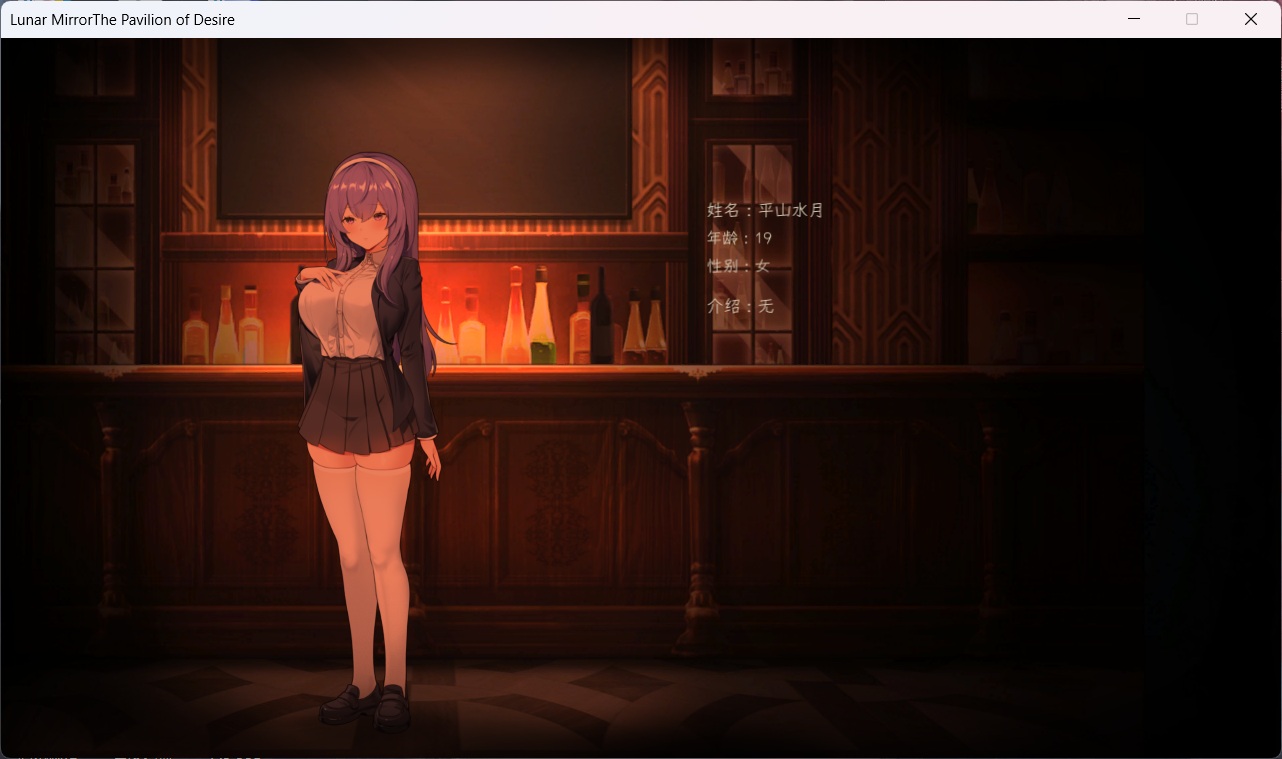Minimize the Lunar Mirror game window
Screen dimensions: 1282x759
click(1133, 18)
